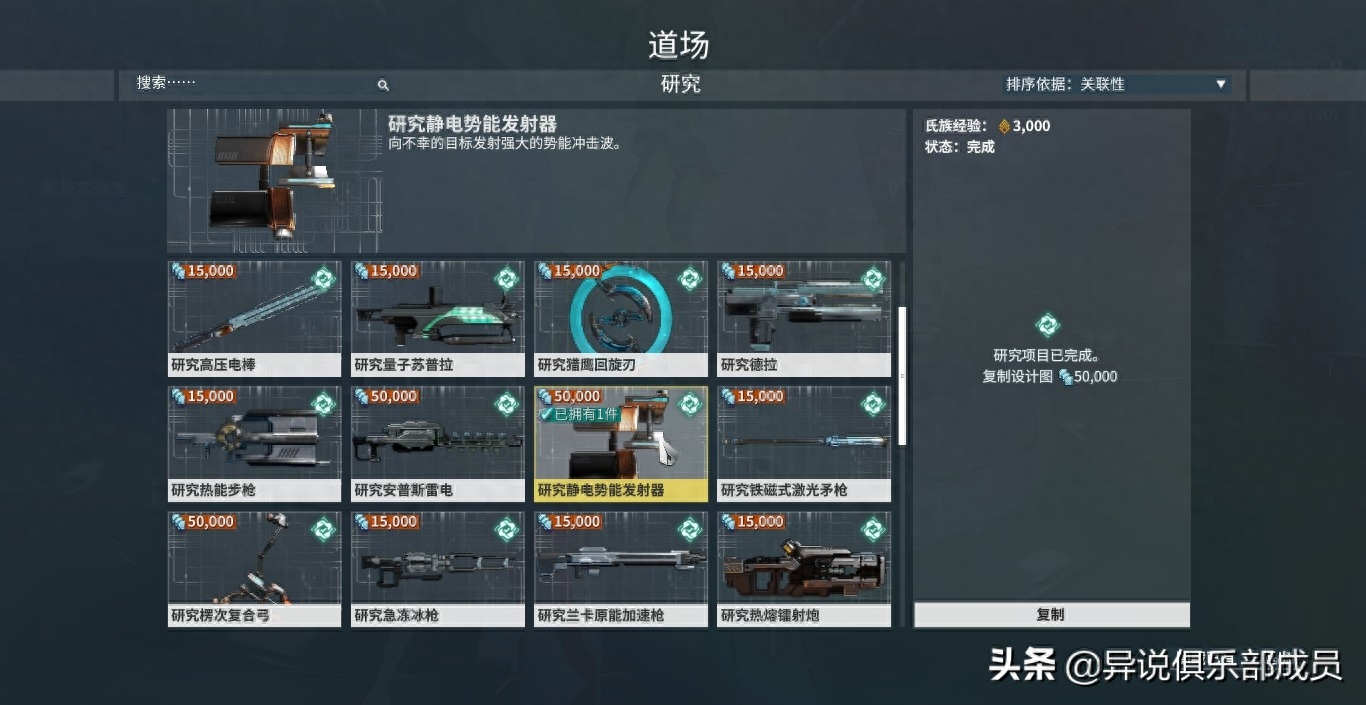Pick 研究急冻冰枪 research tile

pyautogui.click(x=437, y=568)
